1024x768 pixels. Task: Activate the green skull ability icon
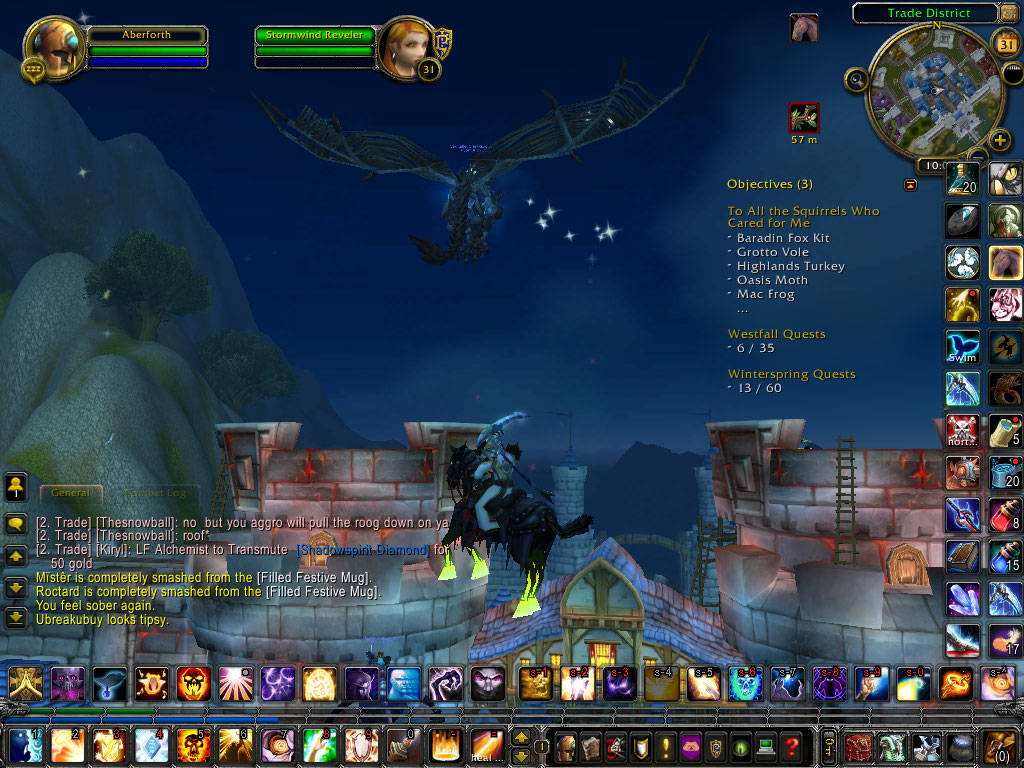pyautogui.click(x=741, y=684)
